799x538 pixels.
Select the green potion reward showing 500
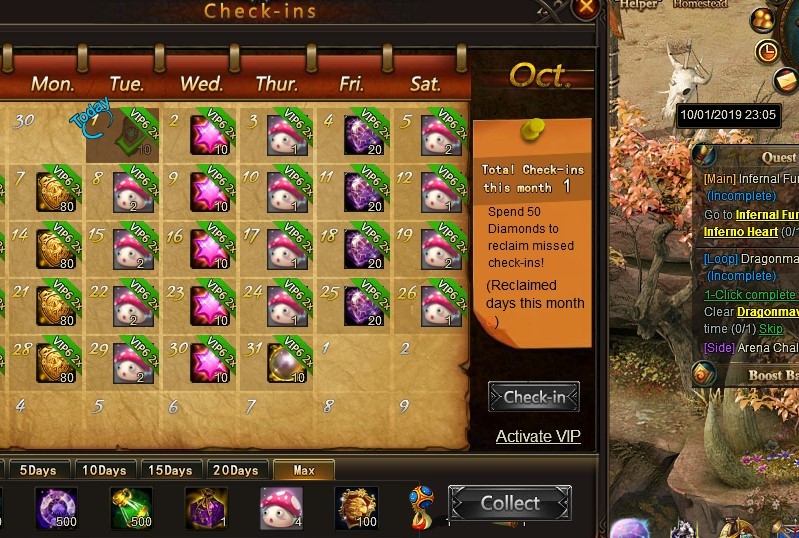(x=132, y=507)
